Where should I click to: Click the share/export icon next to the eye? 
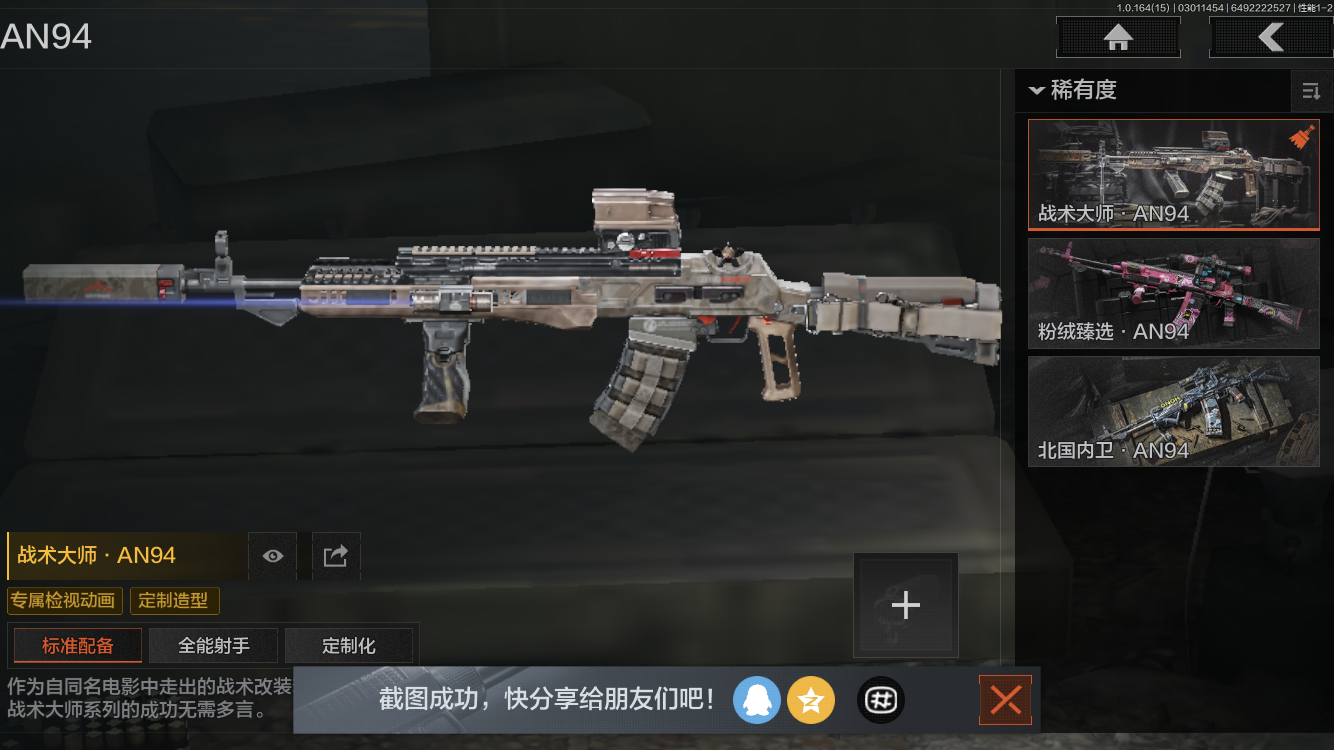pyautogui.click(x=336, y=556)
